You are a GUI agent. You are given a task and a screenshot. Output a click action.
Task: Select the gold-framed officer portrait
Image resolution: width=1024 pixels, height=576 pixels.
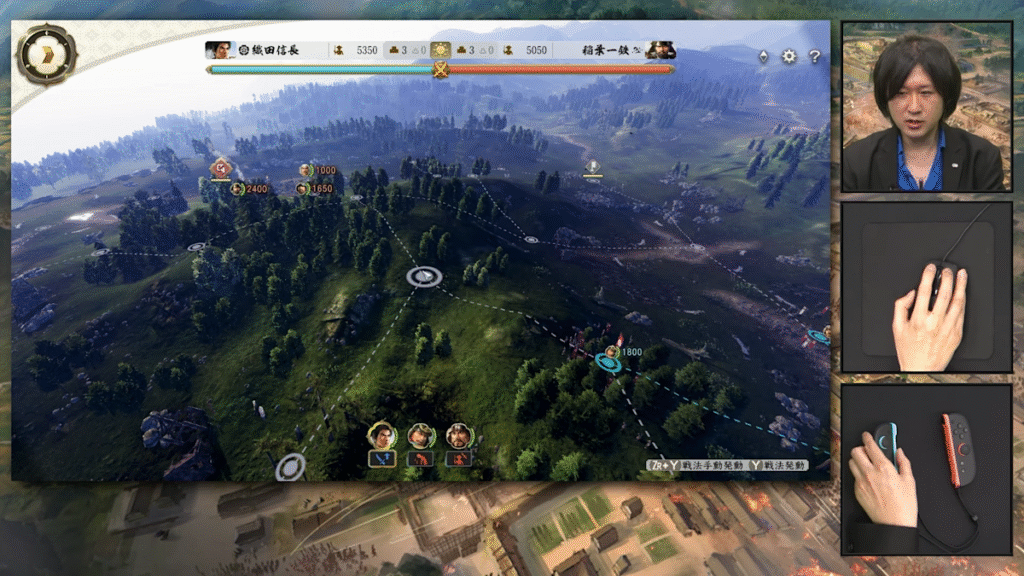[x=381, y=436]
